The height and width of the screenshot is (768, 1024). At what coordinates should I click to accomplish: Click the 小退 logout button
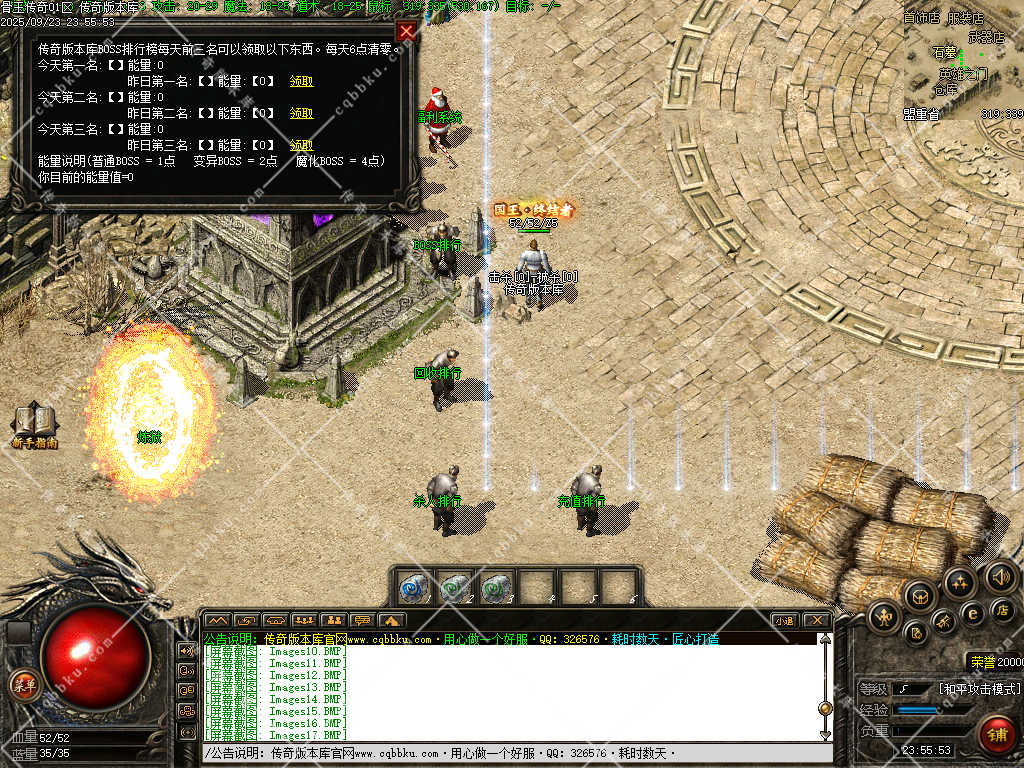tap(786, 620)
